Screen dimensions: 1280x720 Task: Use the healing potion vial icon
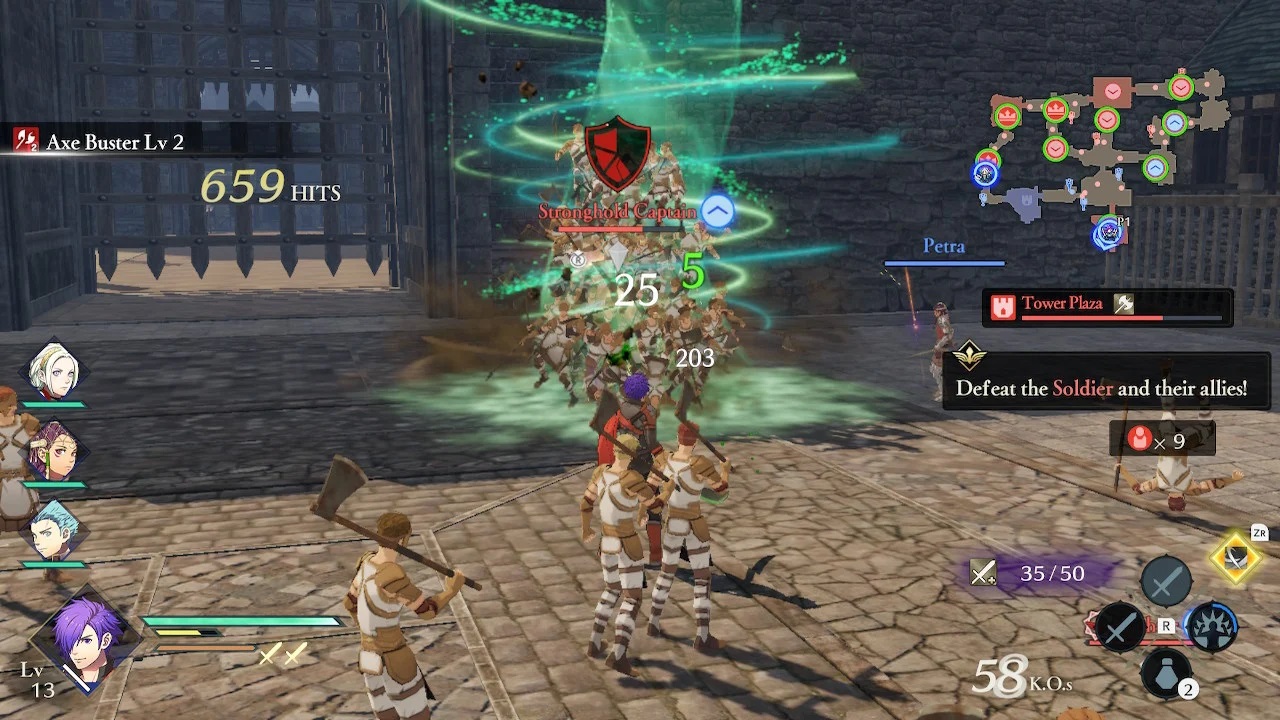[x=1166, y=673]
